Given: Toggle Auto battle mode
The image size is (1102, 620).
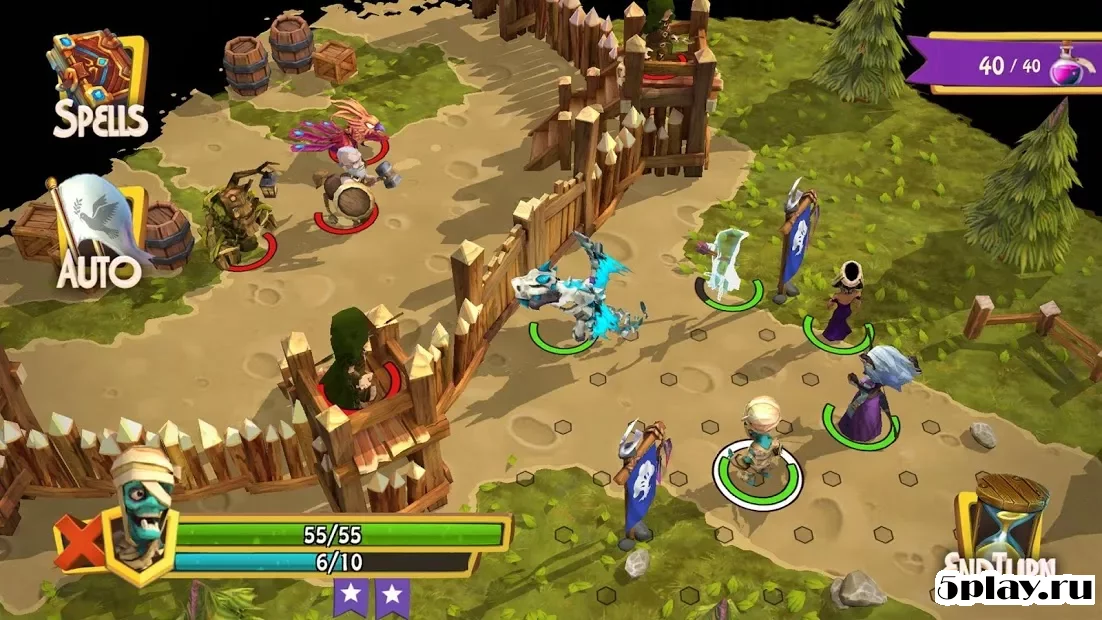Looking at the screenshot, I should (x=98, y=234).
